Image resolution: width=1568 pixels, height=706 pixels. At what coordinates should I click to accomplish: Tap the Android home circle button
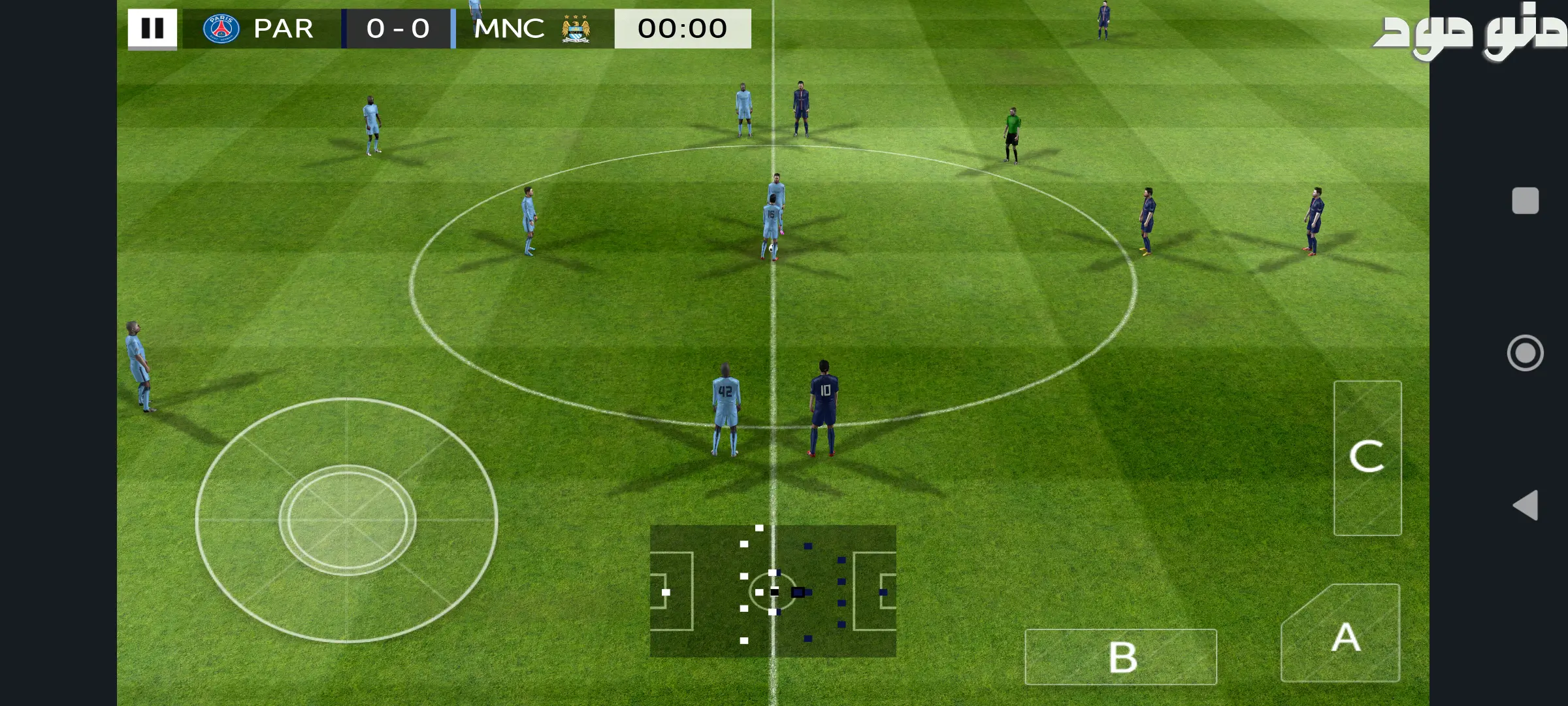tap(1526, 353)
